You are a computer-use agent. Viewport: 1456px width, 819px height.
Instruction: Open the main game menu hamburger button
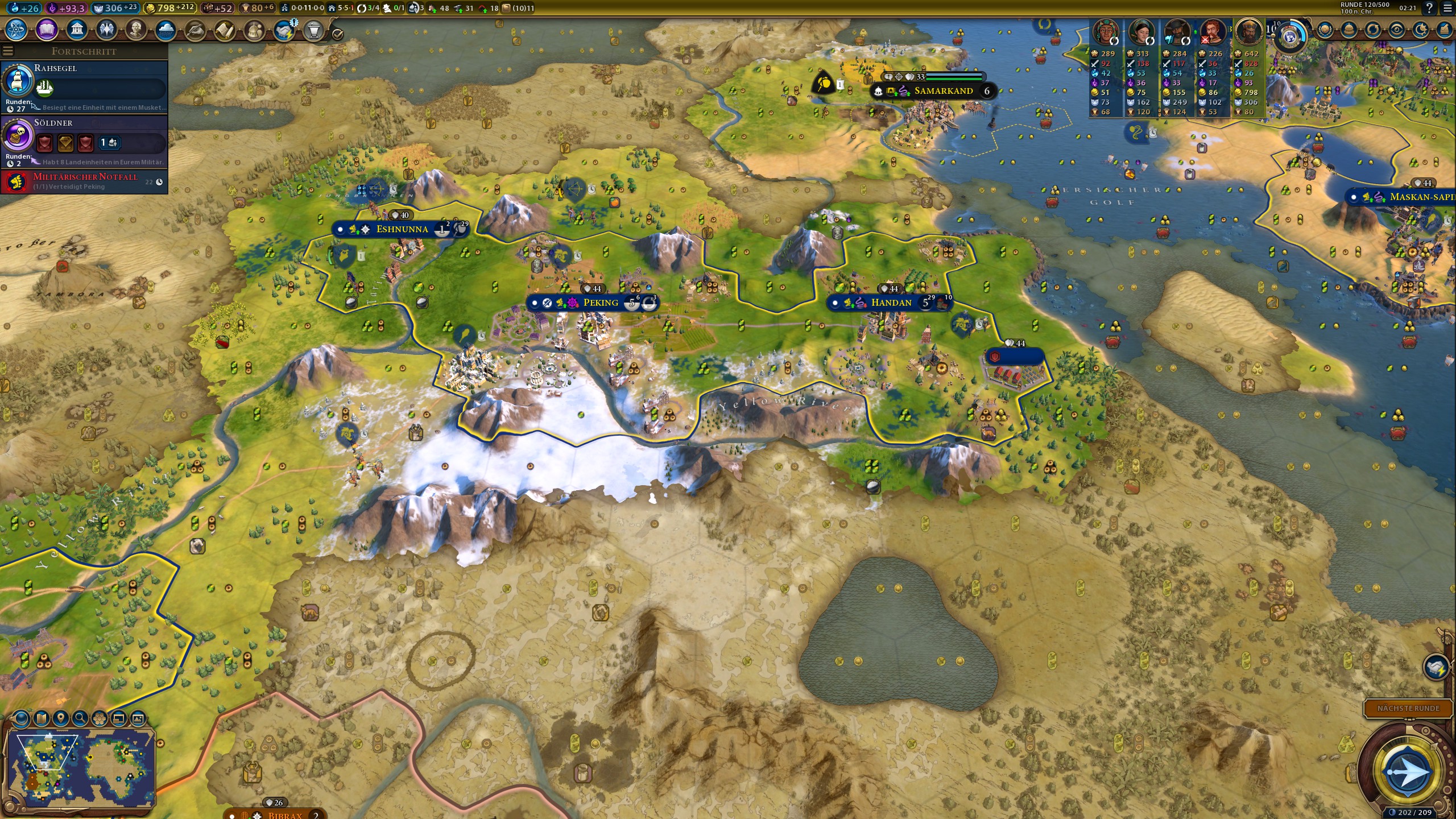(x=1447, y=8)
